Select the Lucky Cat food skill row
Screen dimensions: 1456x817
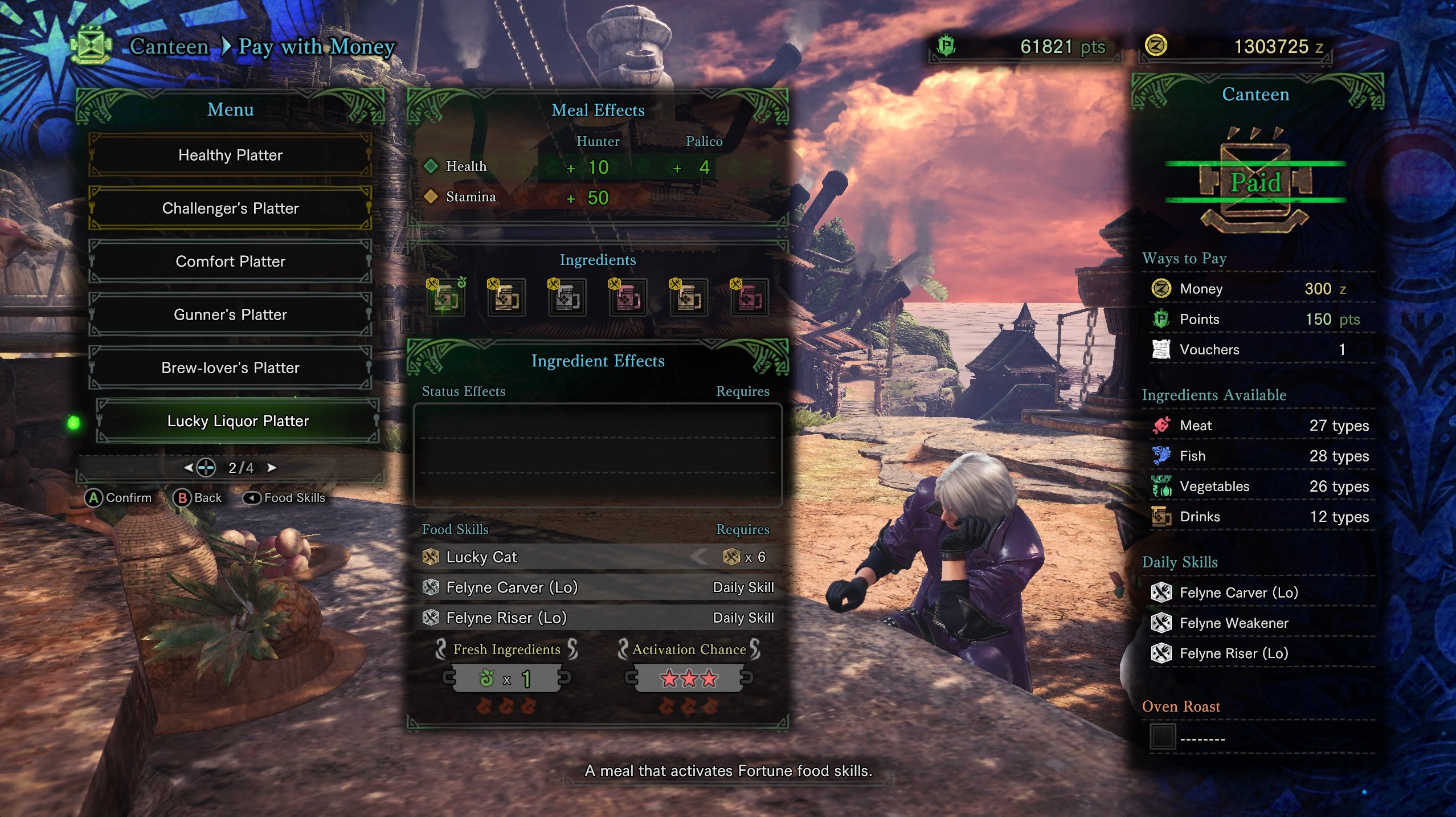[x=597, y=557]
